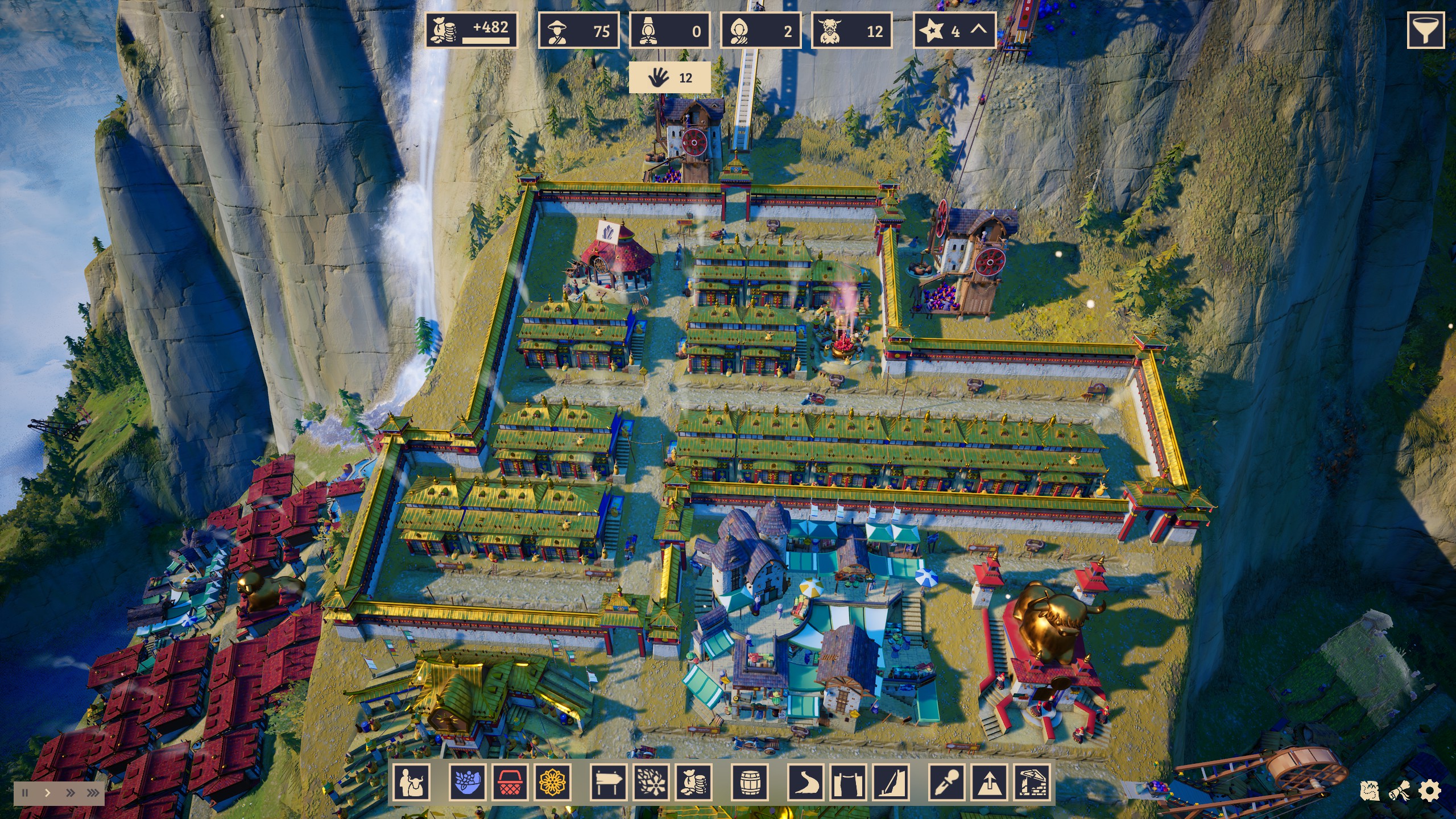Open the treasure map view
1456x819 pixels.
pyautogui.click(x=1370, y=791)
